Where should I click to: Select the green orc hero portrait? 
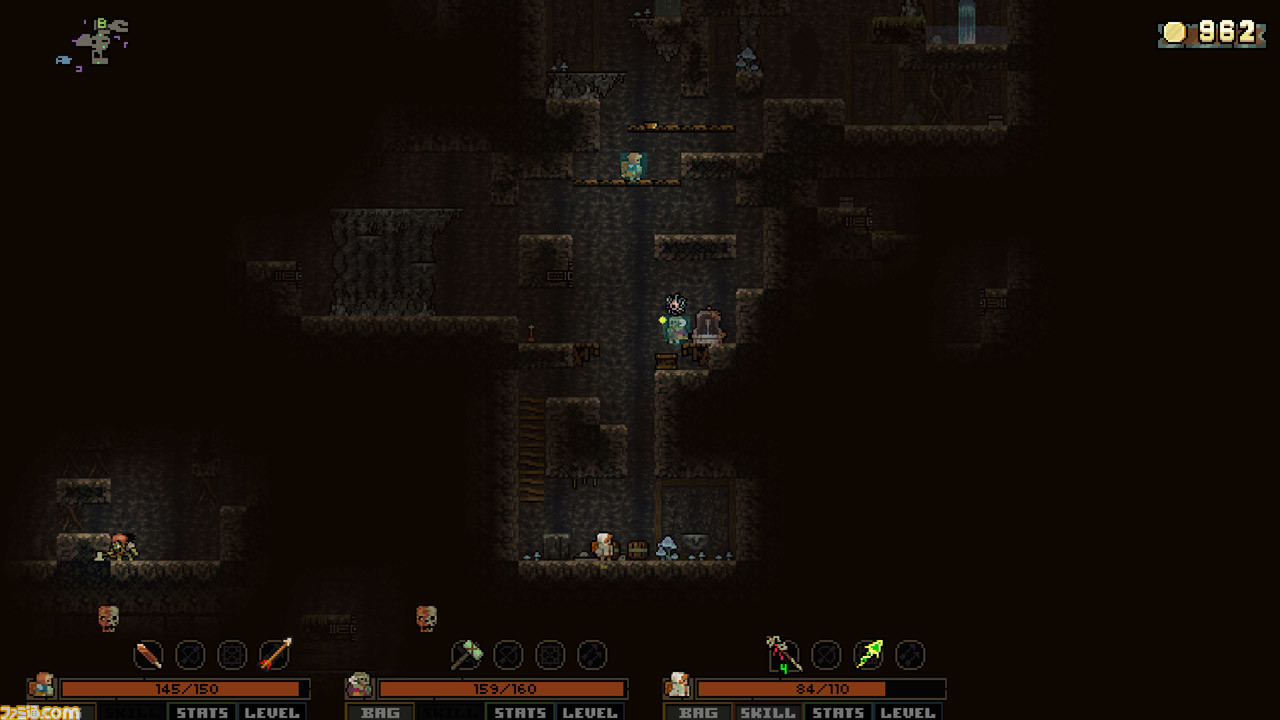pyautogui.click(x=359, y=686)
